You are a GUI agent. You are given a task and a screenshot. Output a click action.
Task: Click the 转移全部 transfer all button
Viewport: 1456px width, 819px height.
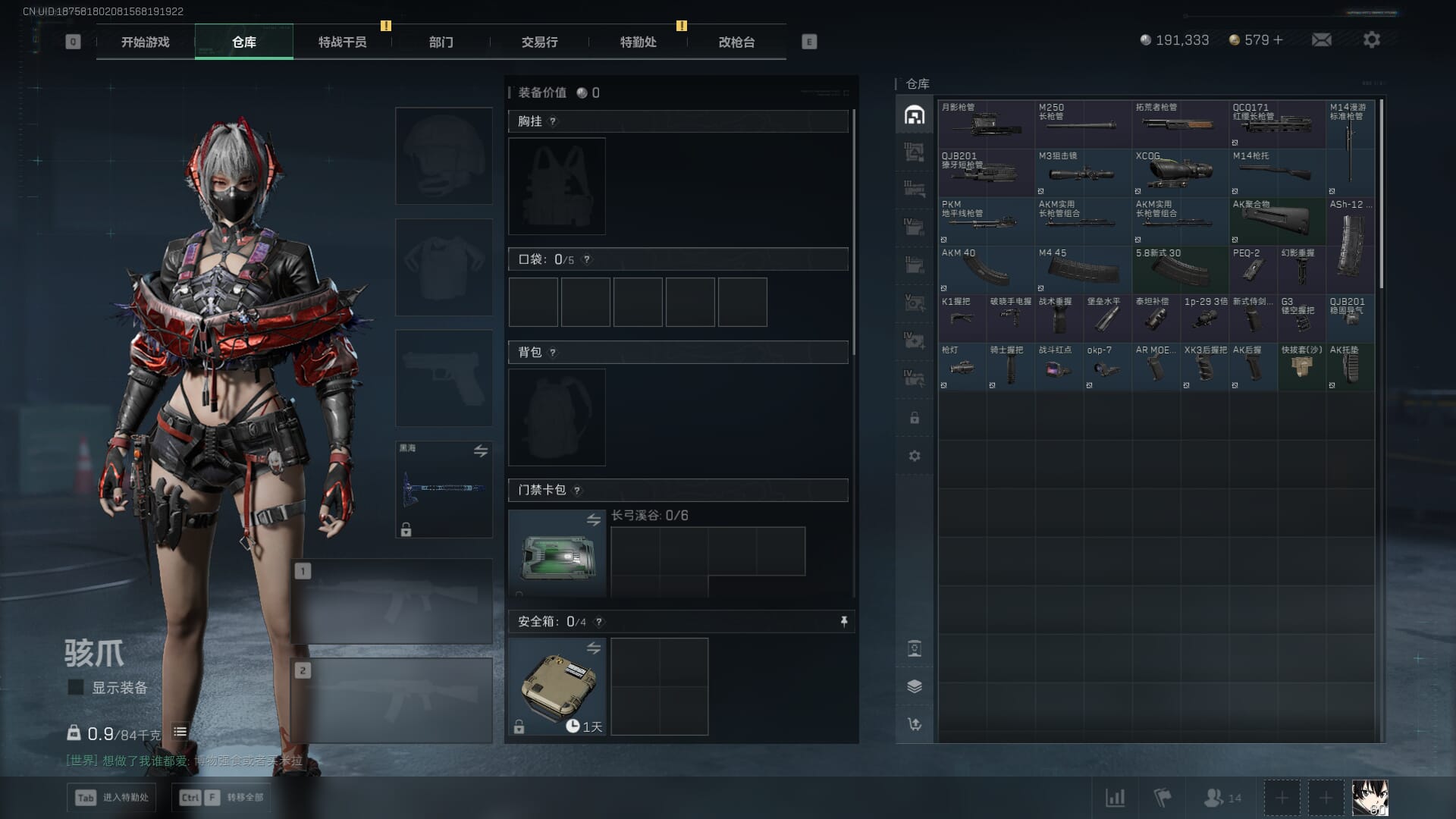coord(223,797)
